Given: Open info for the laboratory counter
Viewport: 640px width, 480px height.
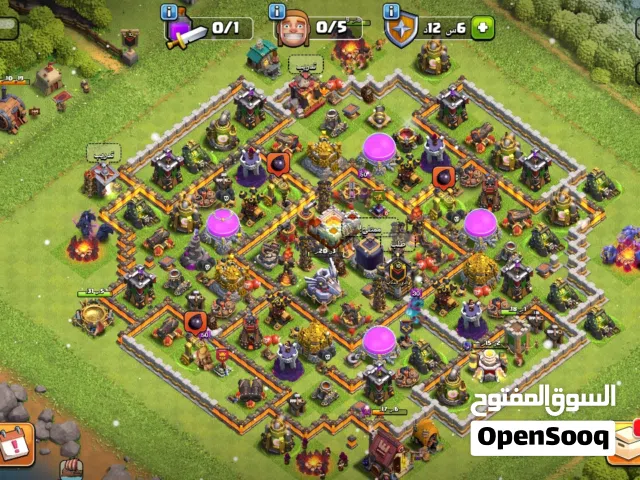Looking at the screenshot, I should click(171, 11).
